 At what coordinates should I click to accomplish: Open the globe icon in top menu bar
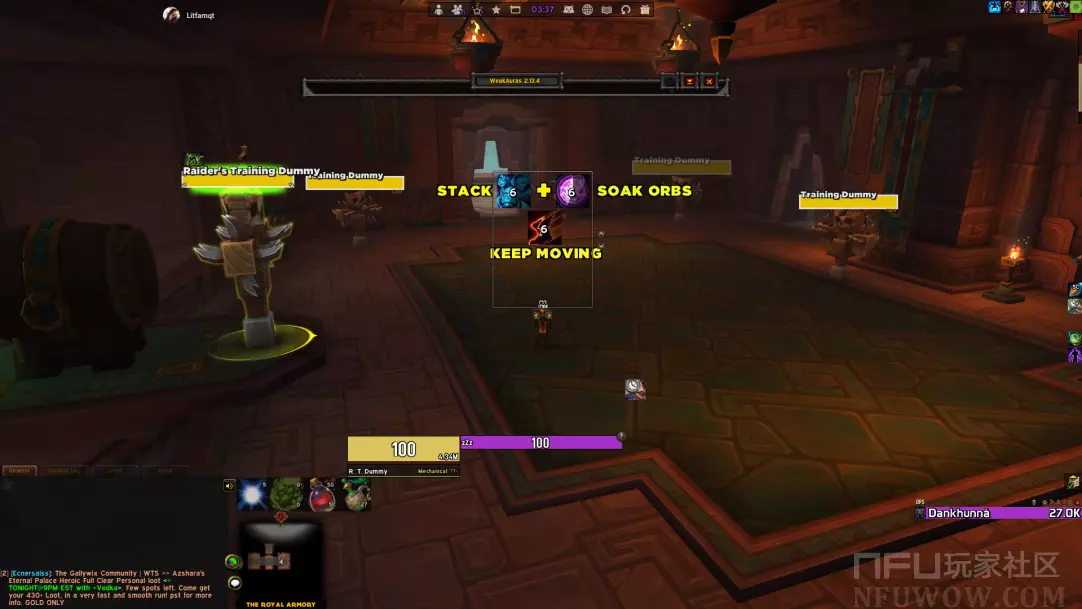click(x=587, y=10)
